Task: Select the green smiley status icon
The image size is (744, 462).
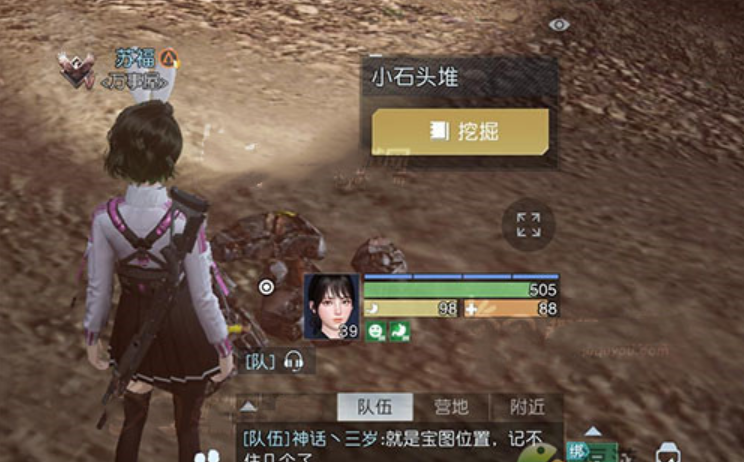Action: tap(374, 331)
